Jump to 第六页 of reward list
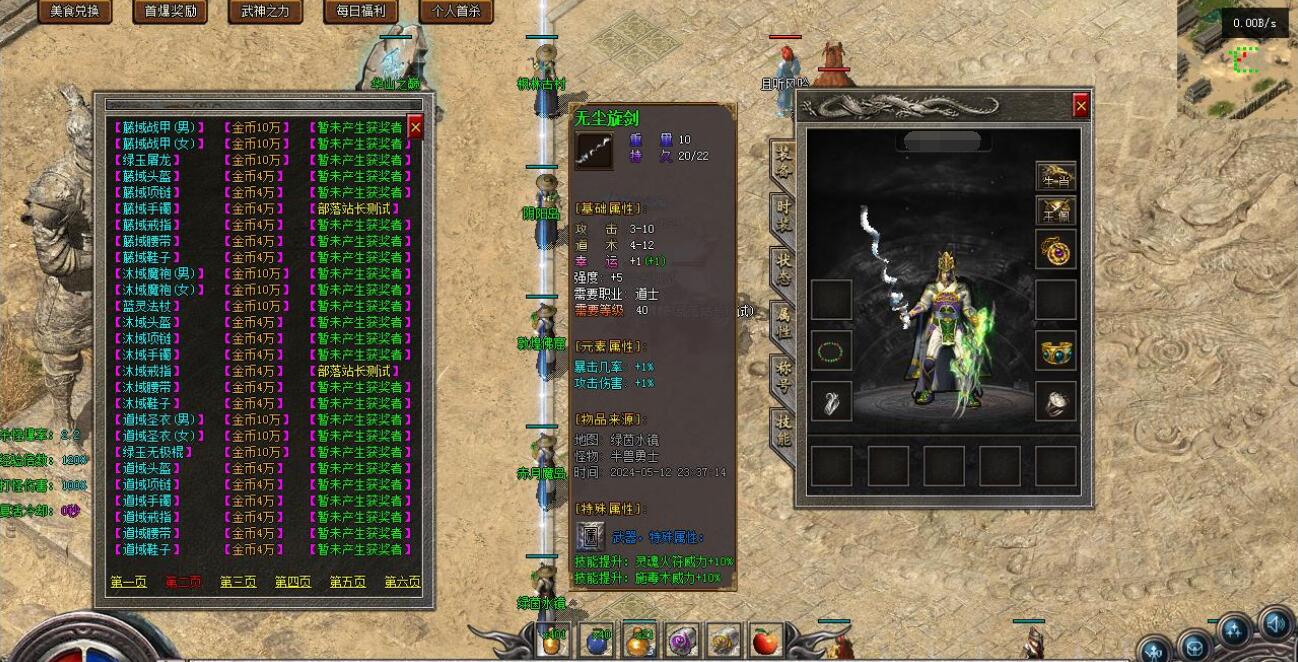 [x=402, y=582]
